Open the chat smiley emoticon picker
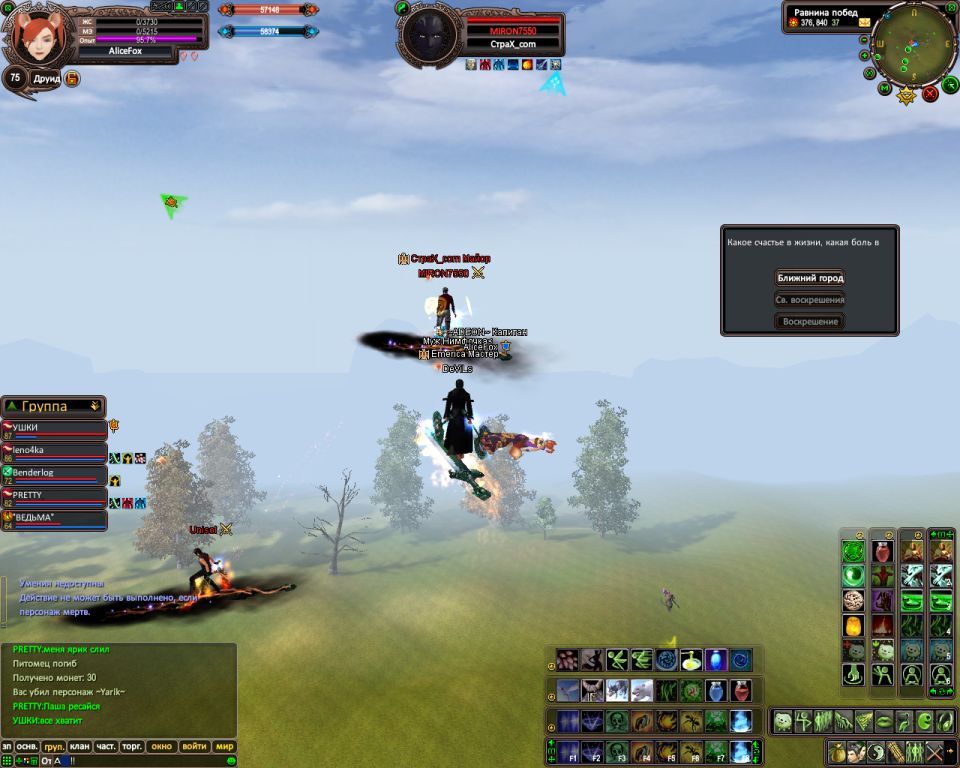The height and width of the screenshot is (768, 960). [231, 761]
